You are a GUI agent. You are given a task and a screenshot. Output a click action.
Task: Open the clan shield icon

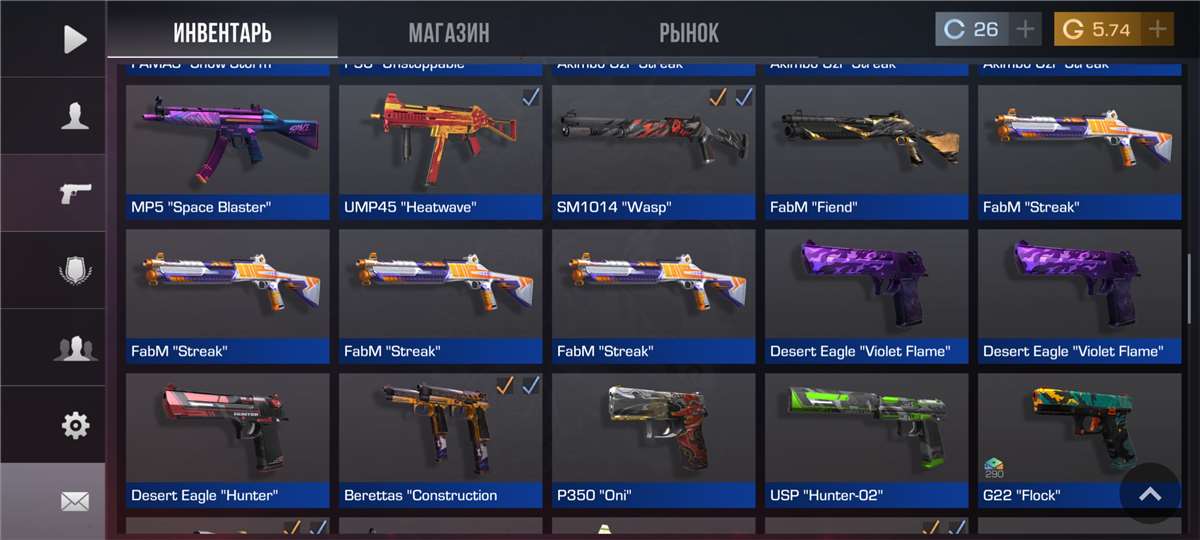(x=75, y=271)
